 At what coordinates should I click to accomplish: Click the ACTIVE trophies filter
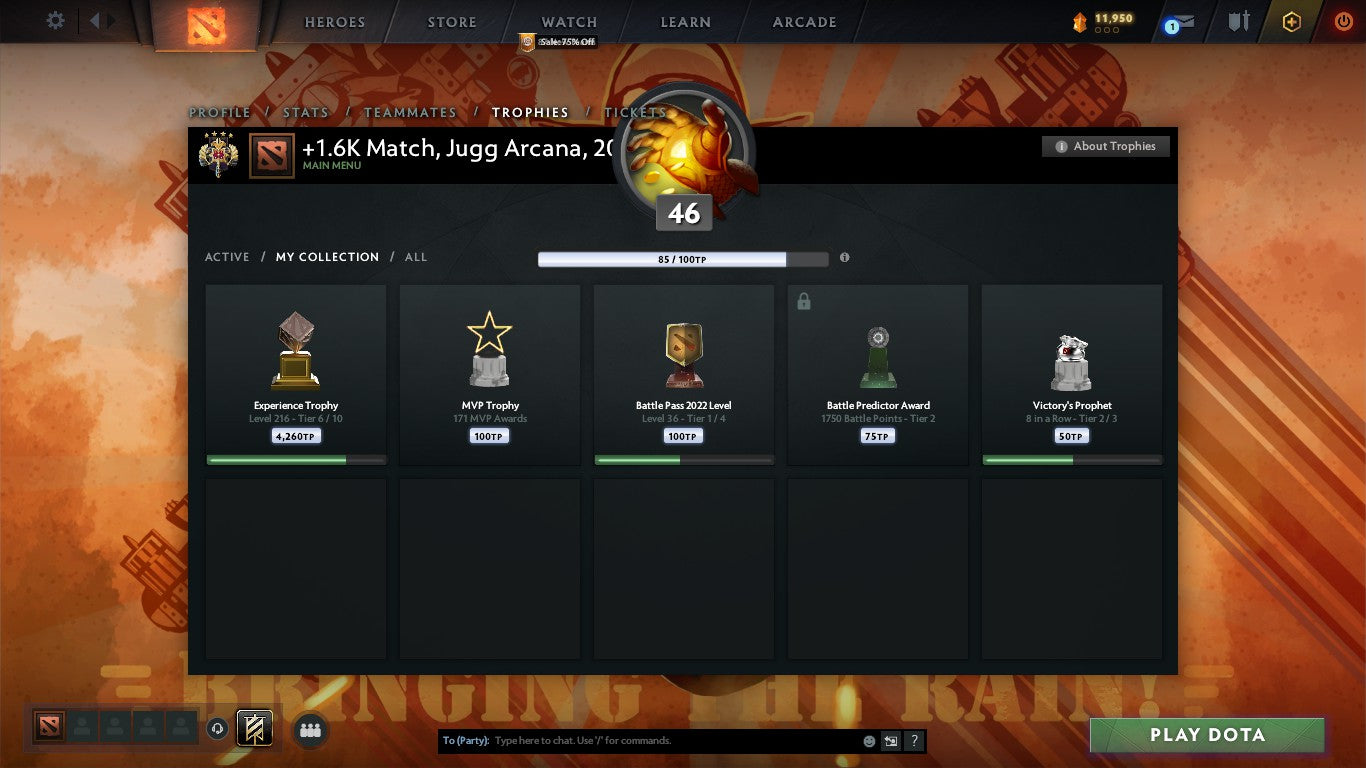point(227,257)
